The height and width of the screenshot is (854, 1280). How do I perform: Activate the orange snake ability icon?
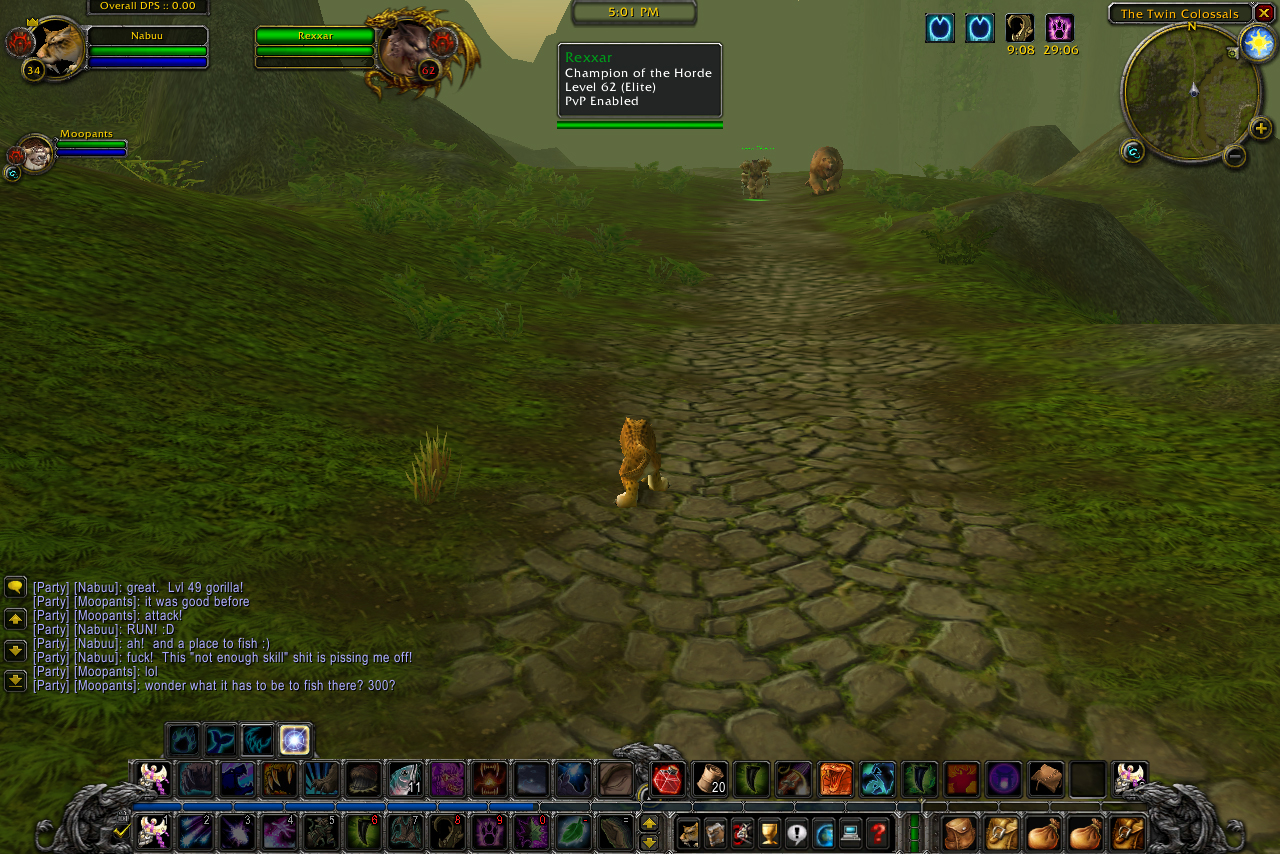coord(835,779)
